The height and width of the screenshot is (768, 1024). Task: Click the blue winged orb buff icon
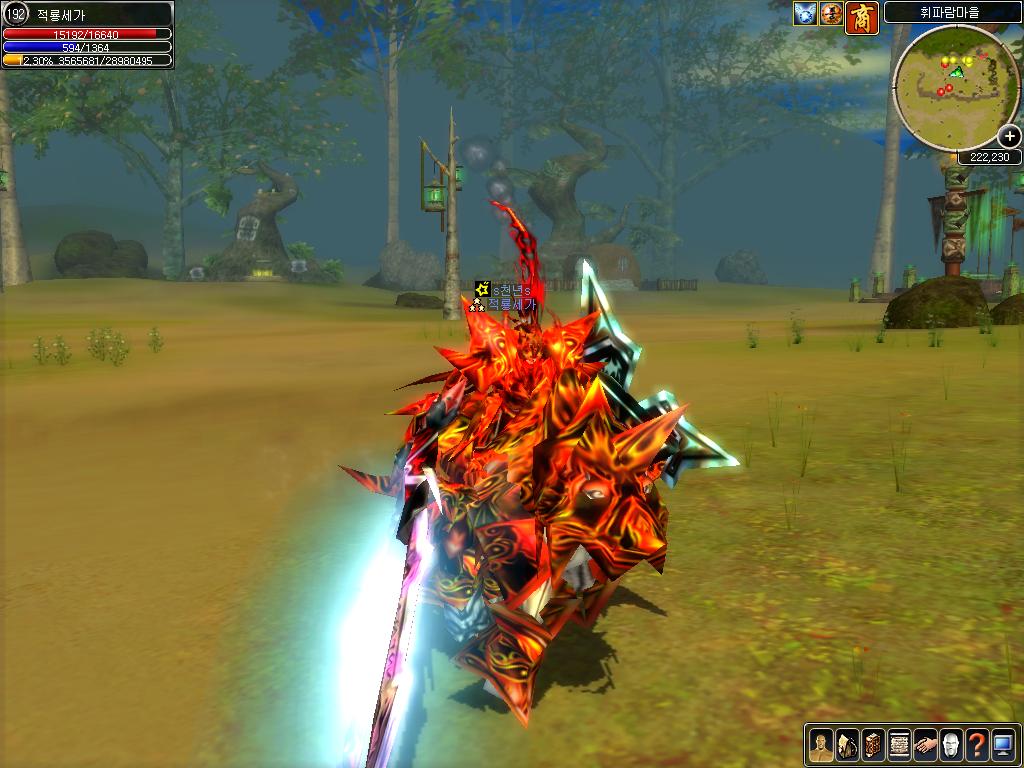805,14
